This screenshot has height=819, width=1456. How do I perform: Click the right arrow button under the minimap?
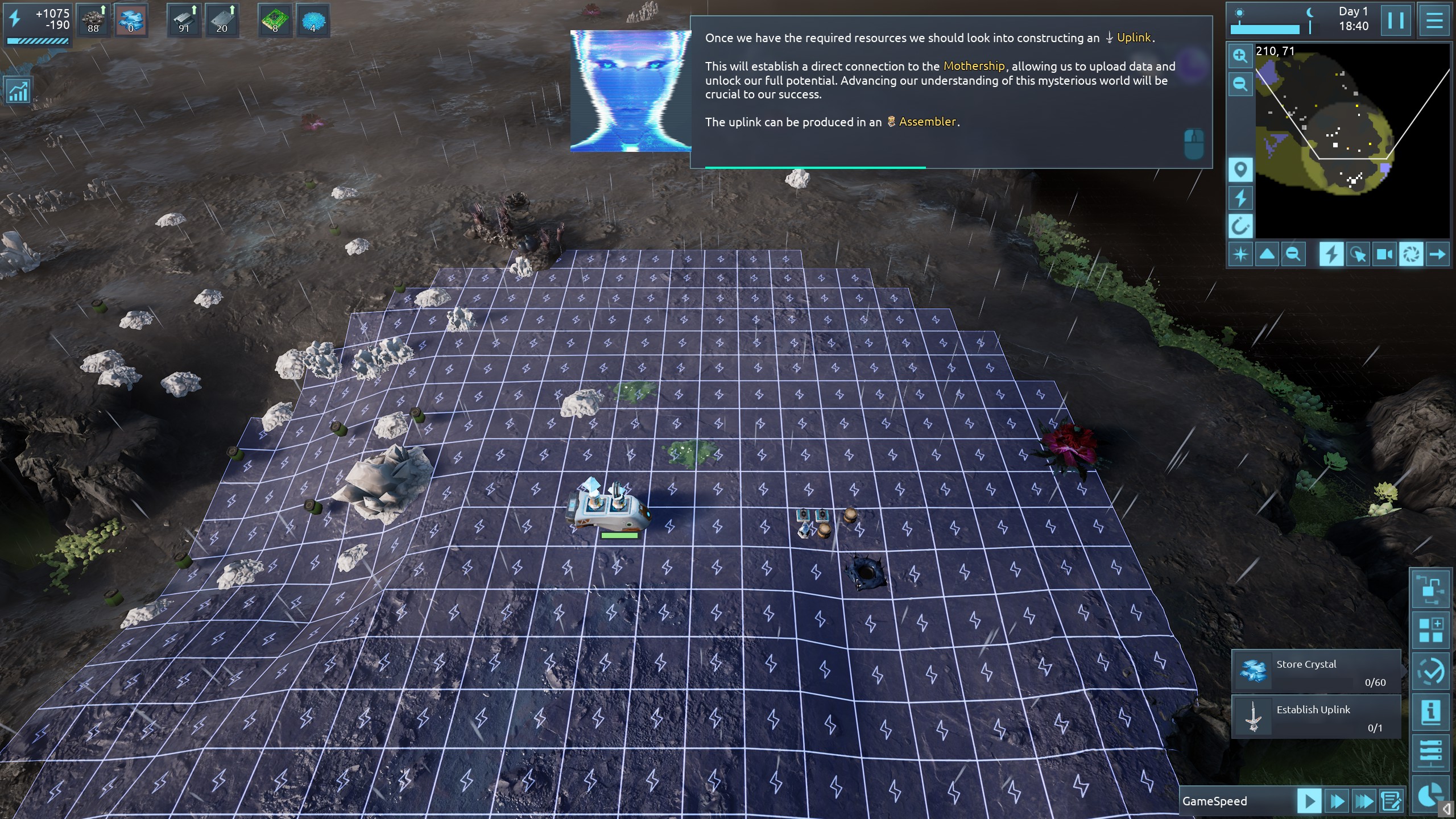1437,254
